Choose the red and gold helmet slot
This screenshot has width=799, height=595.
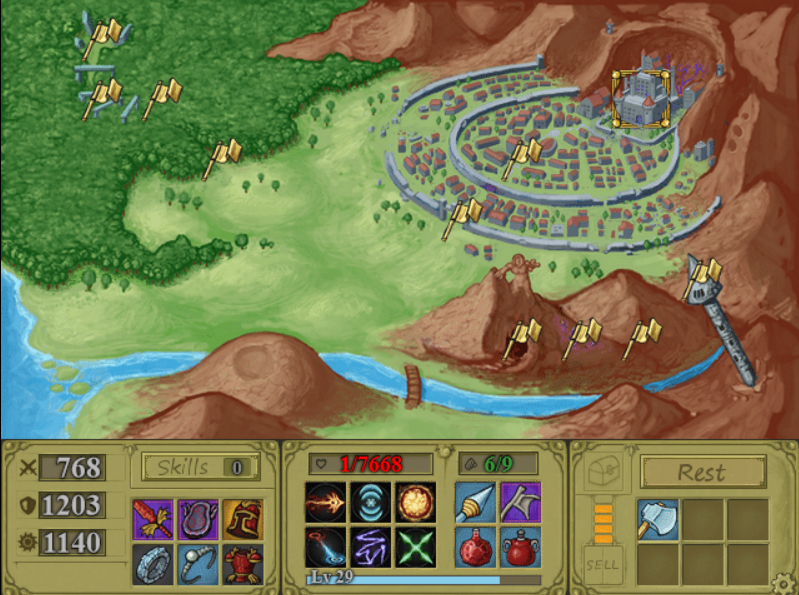pos(242,519)
